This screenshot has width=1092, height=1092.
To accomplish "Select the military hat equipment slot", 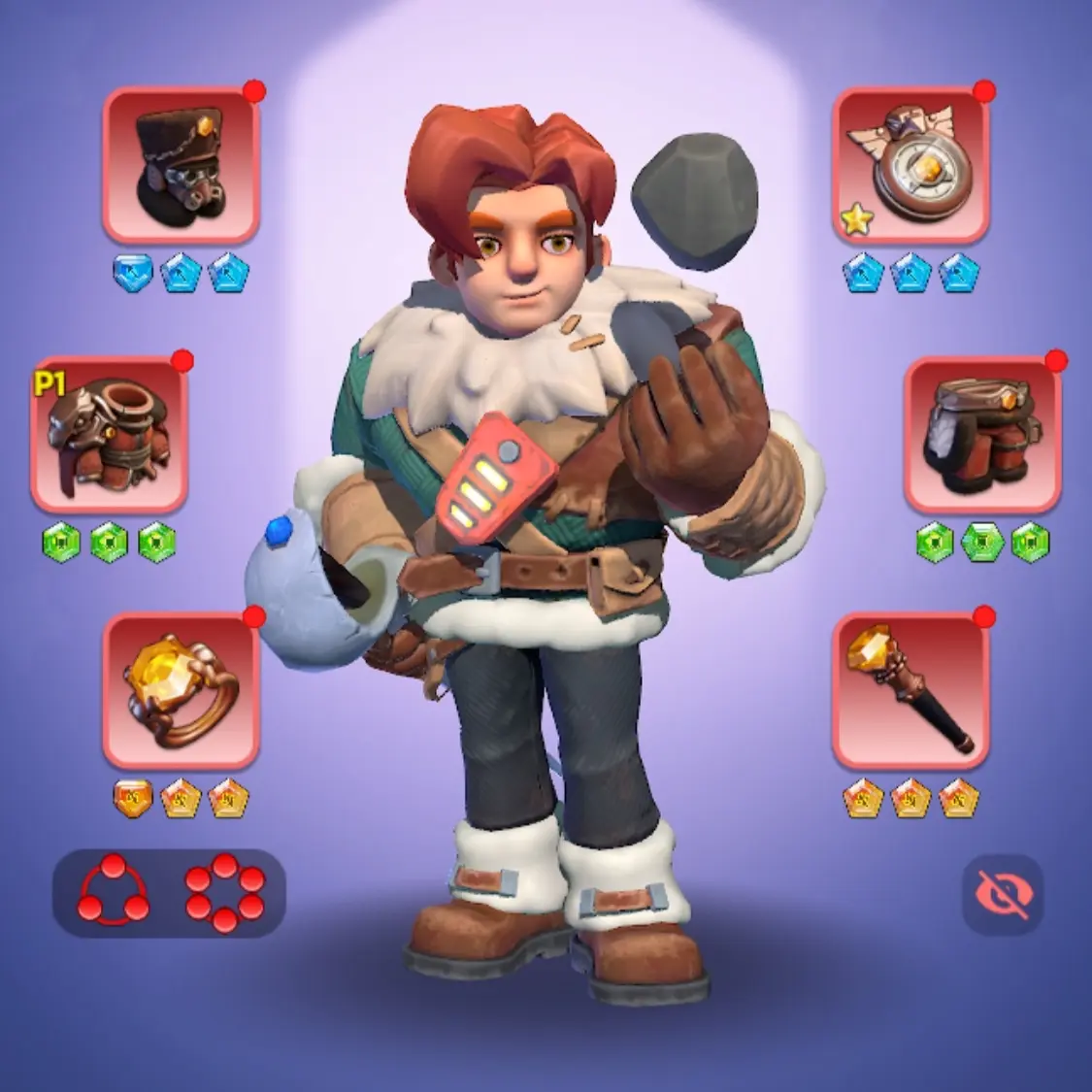I will 181,165.
